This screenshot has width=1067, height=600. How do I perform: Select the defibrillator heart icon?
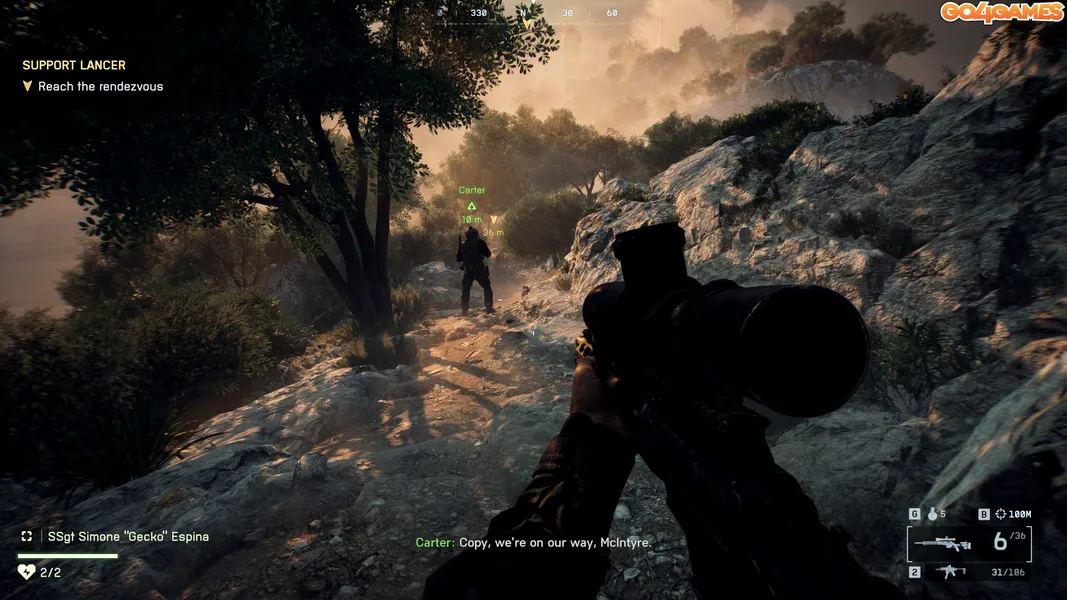[26, 572]
